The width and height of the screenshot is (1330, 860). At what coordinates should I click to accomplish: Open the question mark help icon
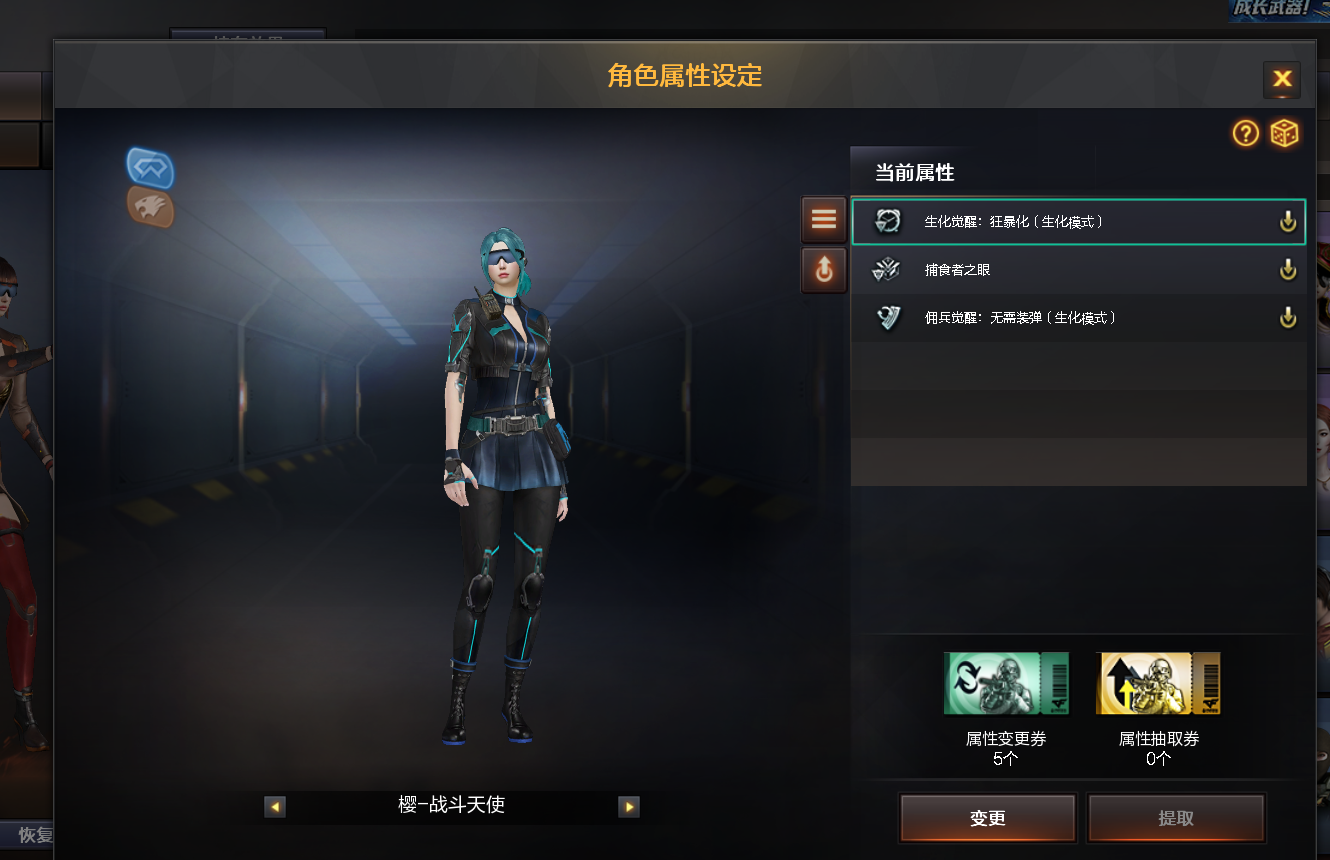1245,133
